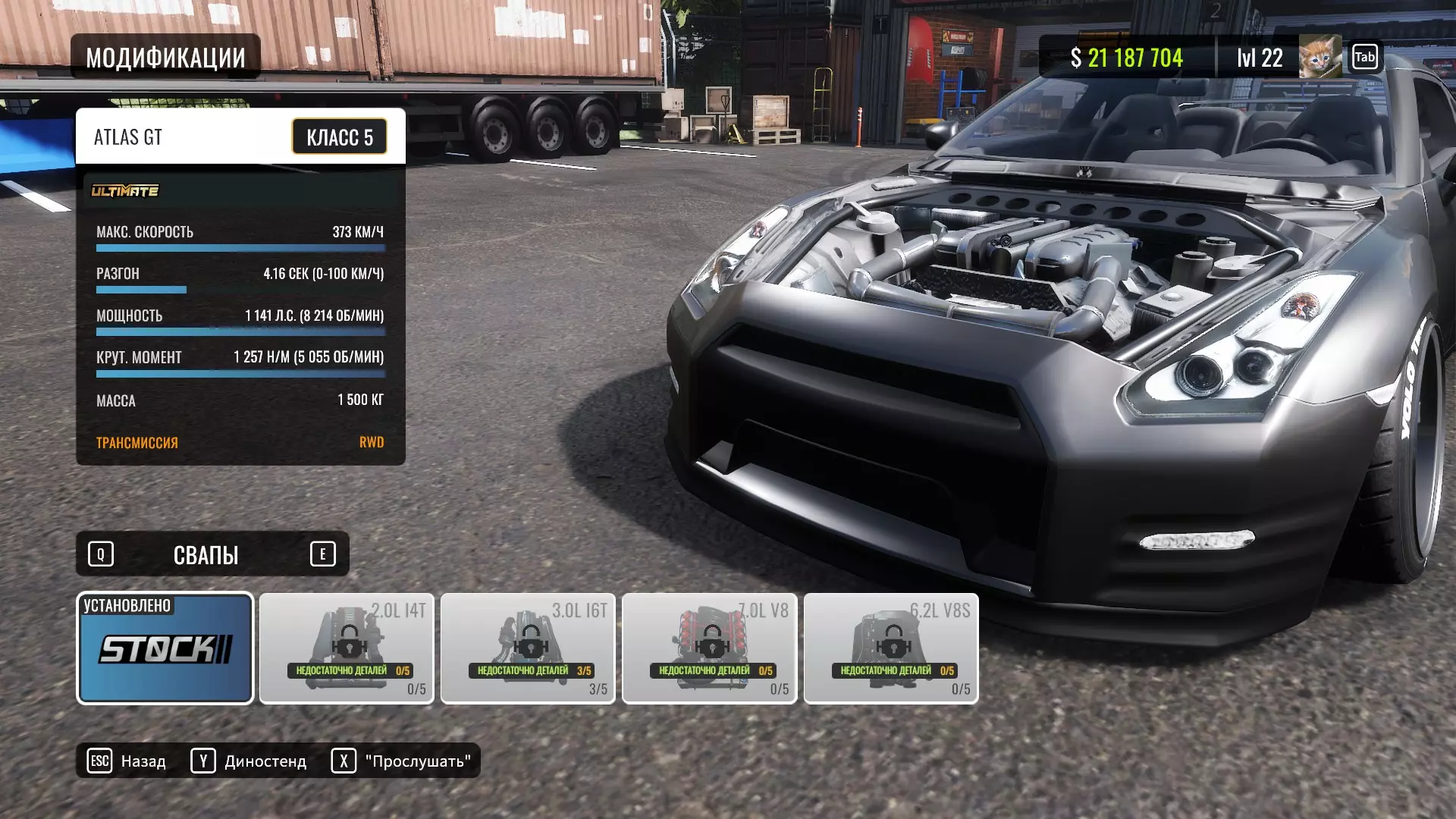1456x819 pixels.
Task: Open the Диностенд dyno screen
Action: point(249,761)
